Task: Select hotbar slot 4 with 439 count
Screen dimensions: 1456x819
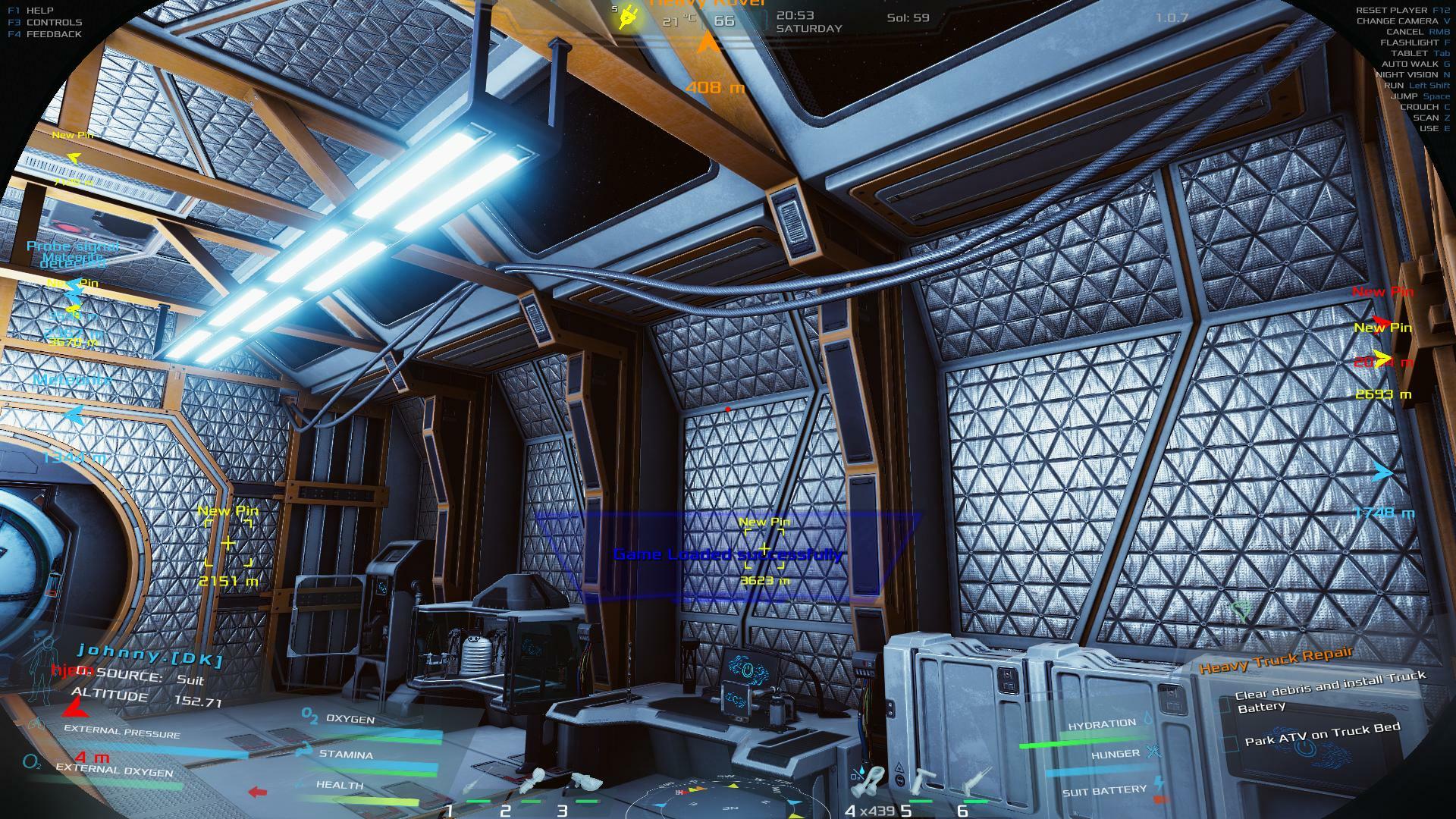Action: [871, 780]
